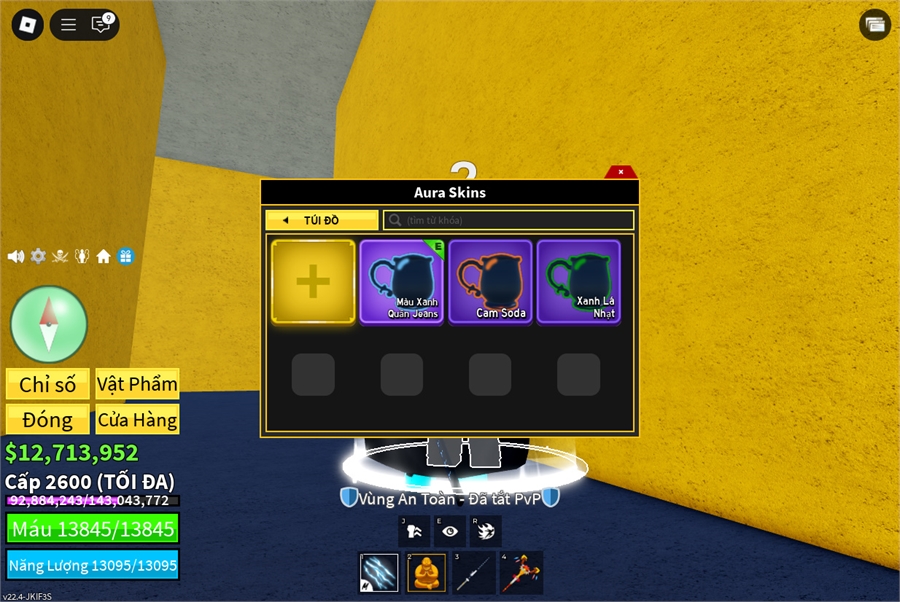
Task: Toggle sound with the speaker icon
Action: 16,256
